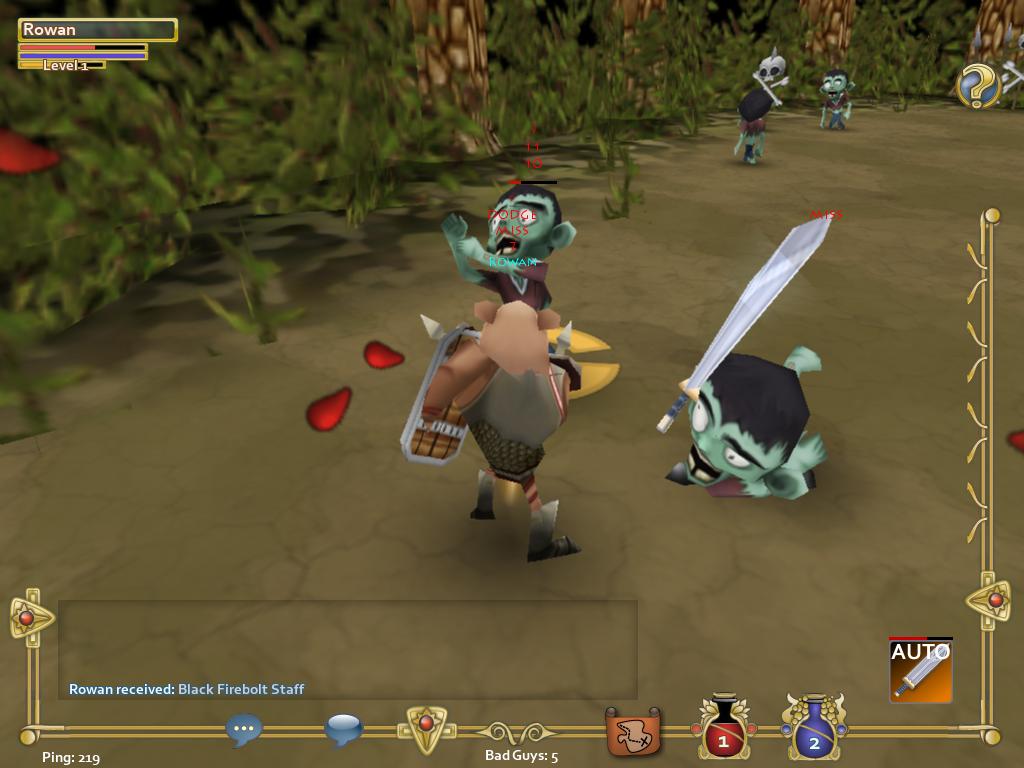Open the dark blue chat bubble
Screen dimensions: 1024x768
coord(244,730)
